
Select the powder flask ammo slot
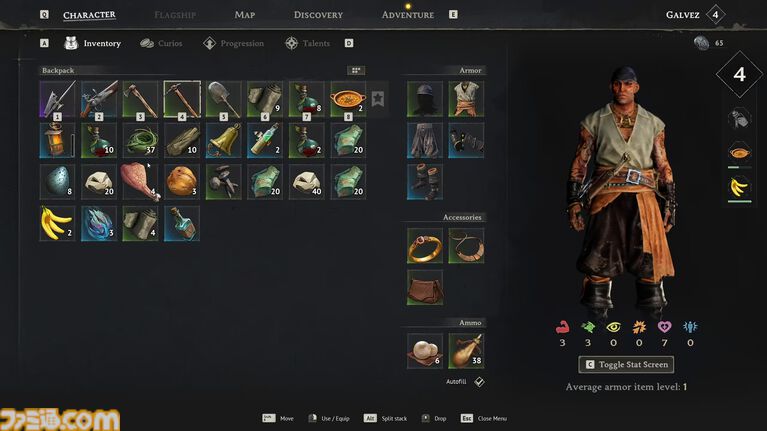pos(466,350)
